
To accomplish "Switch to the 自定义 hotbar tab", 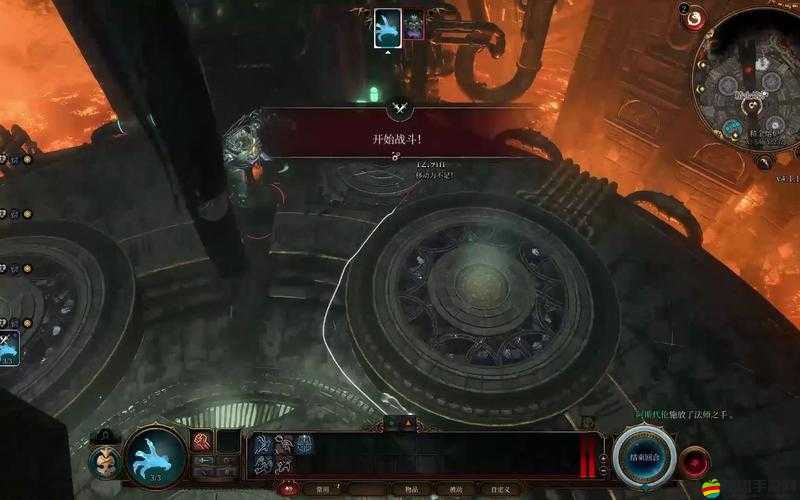I will point(499,491).
